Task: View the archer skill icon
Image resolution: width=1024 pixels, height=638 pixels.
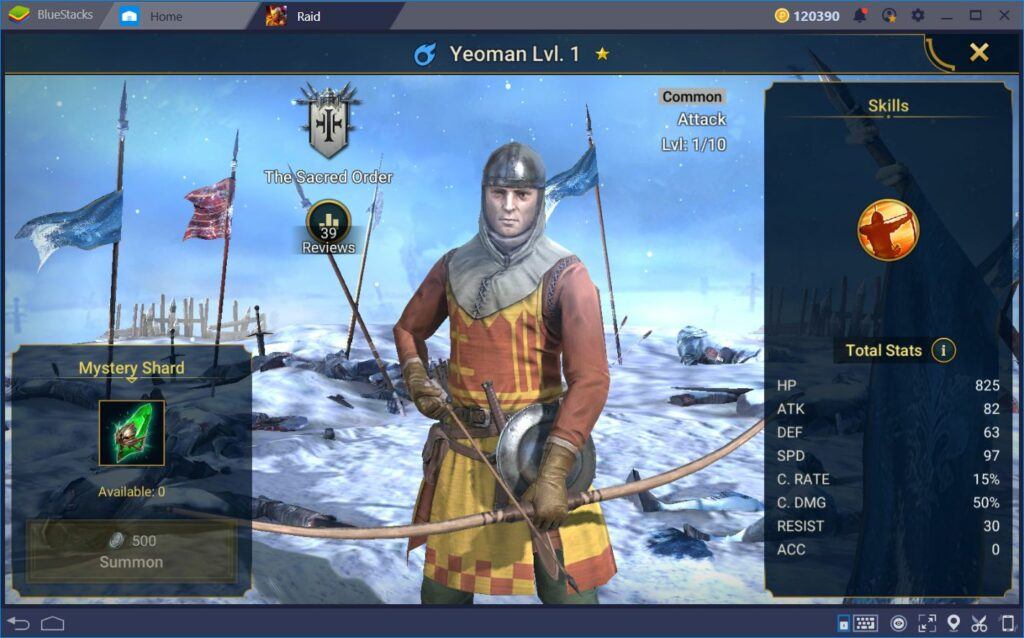Action: pos(887,230)
